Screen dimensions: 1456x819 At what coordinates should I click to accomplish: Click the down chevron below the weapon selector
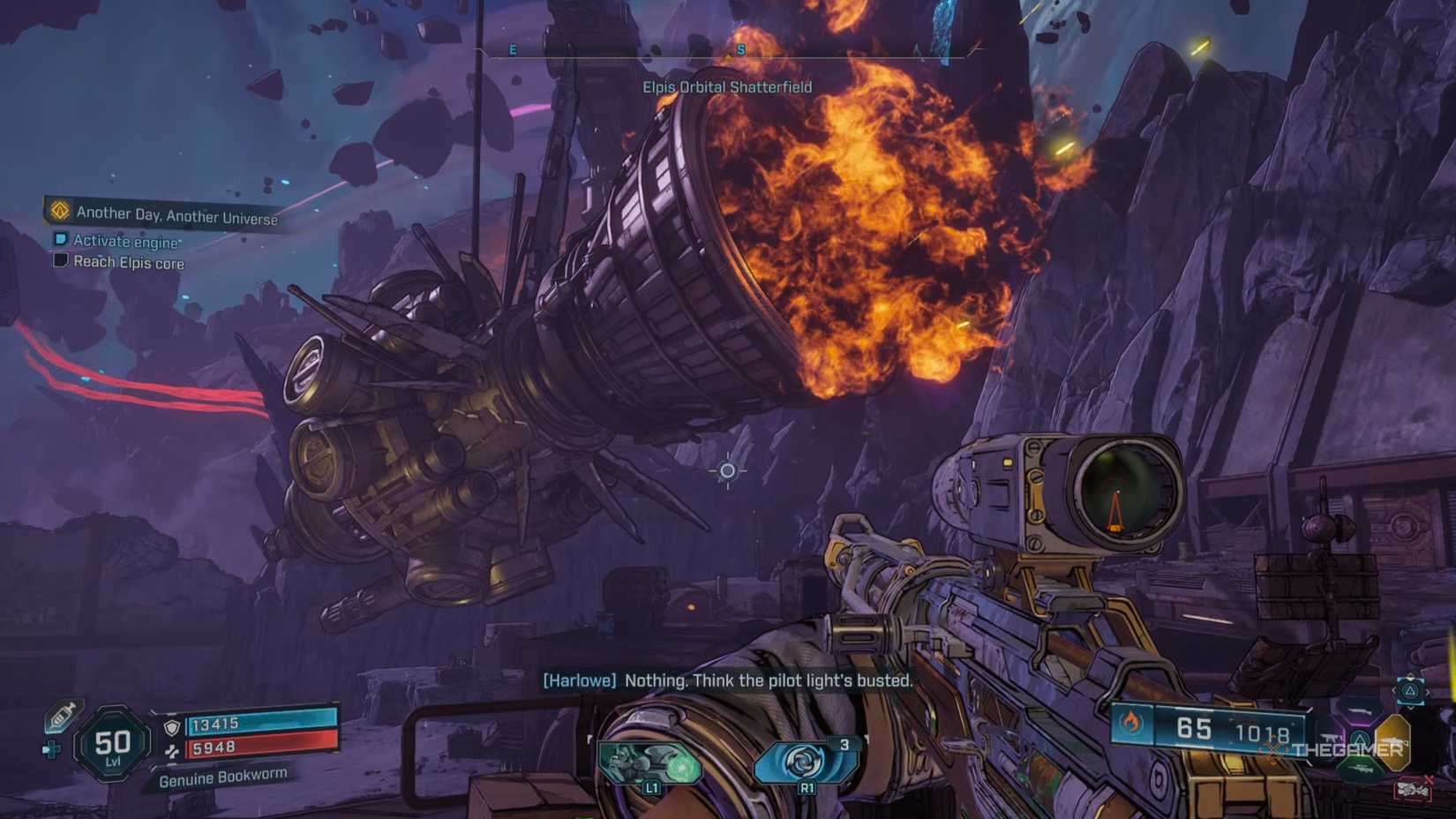[x=1410, y=707]
